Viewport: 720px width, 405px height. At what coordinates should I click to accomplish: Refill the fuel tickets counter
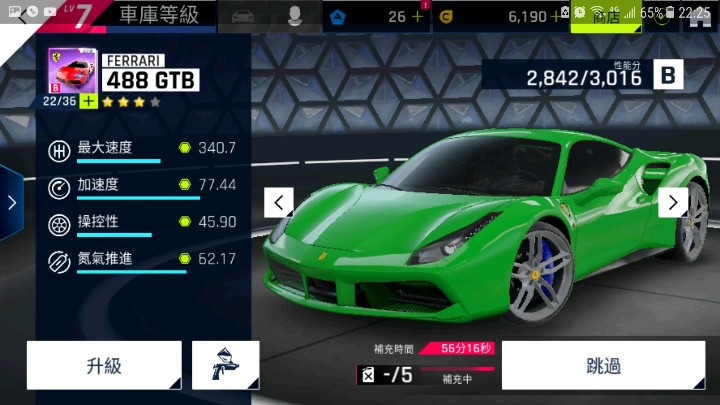click(x=387, y=375)
